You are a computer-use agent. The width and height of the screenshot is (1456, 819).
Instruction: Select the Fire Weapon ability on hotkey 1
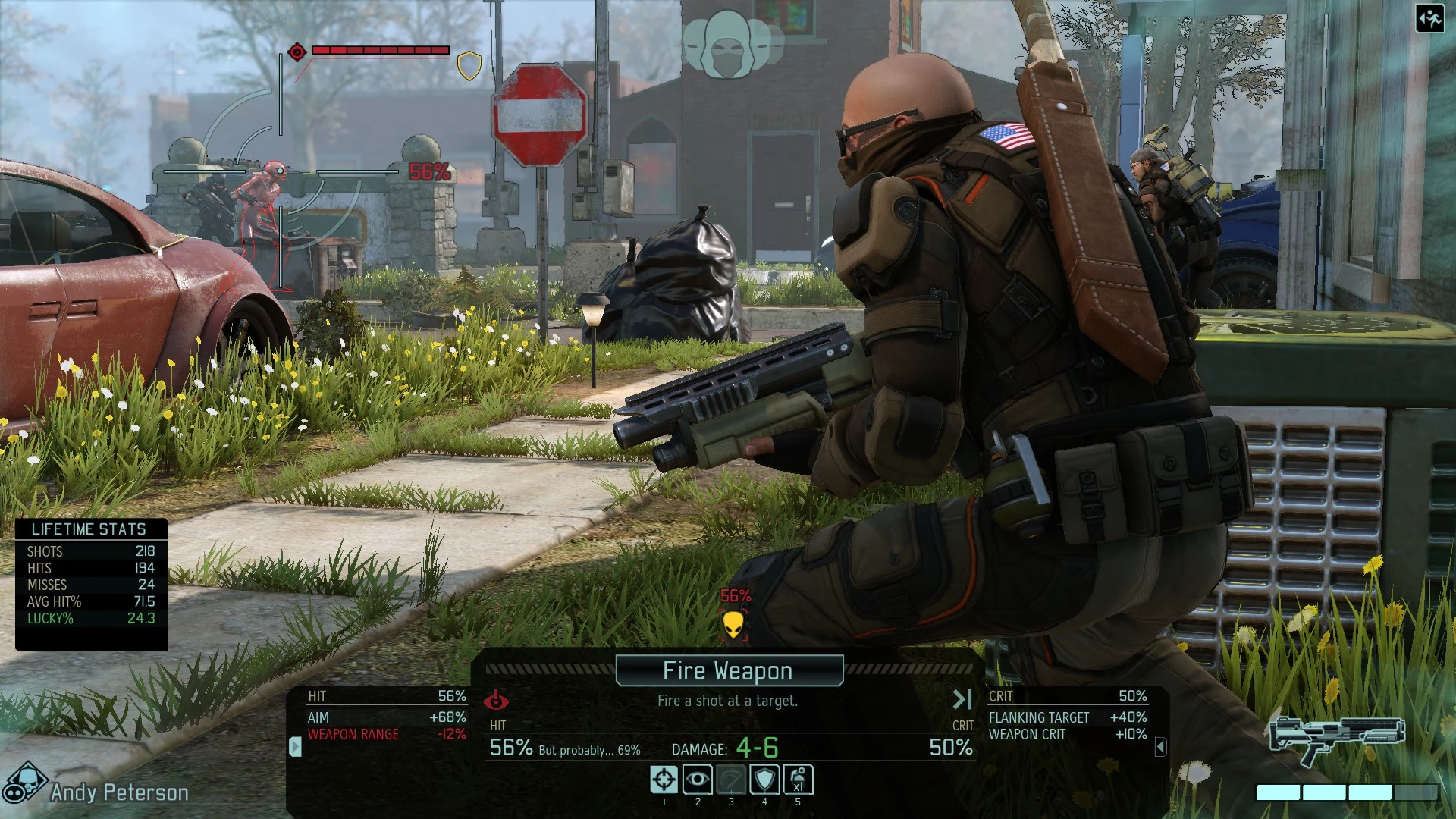click(x=664, y=780)
